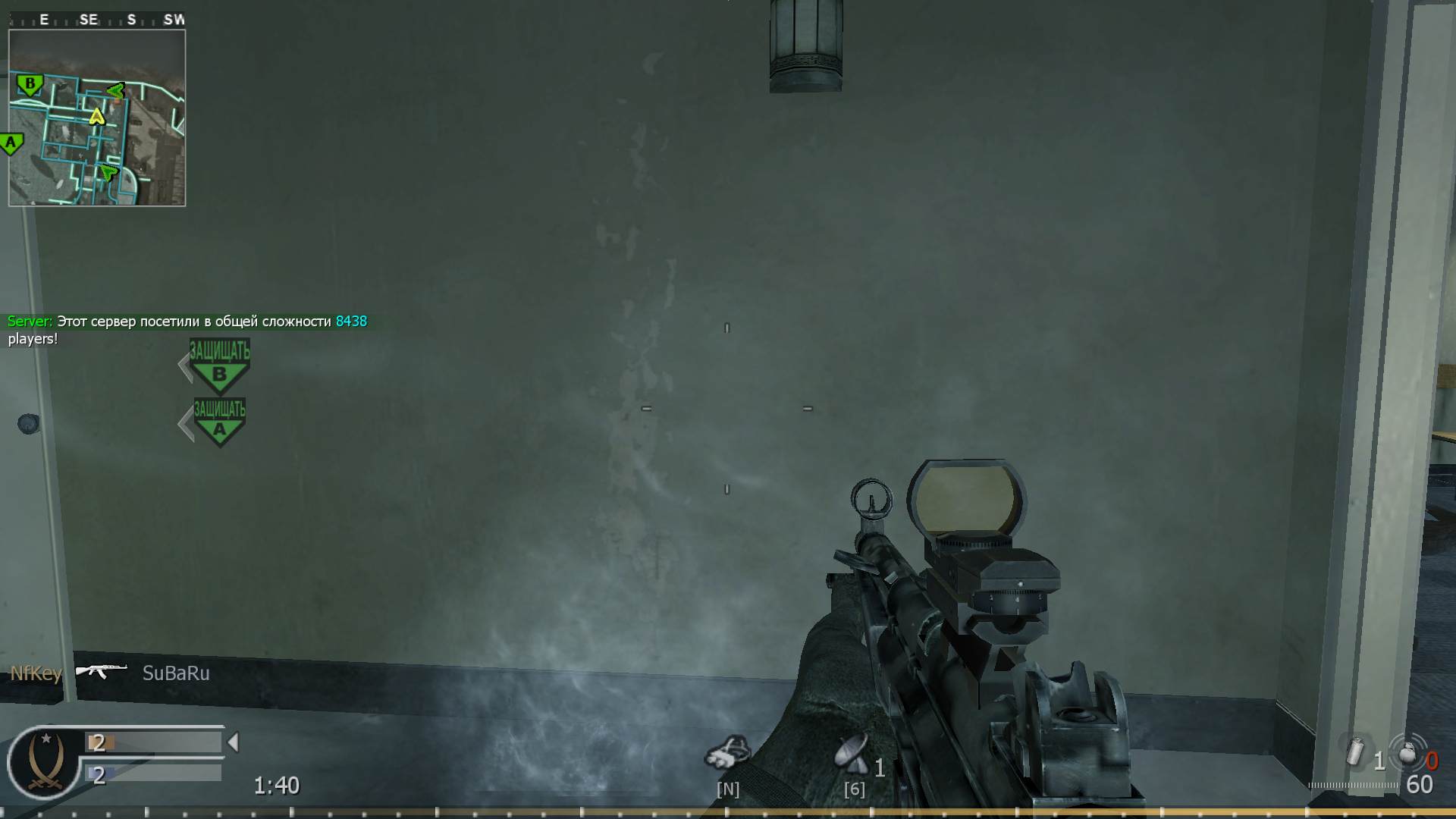Select SW on the compass bar
Screen dimensions: 1456x819
coord(172,20)
